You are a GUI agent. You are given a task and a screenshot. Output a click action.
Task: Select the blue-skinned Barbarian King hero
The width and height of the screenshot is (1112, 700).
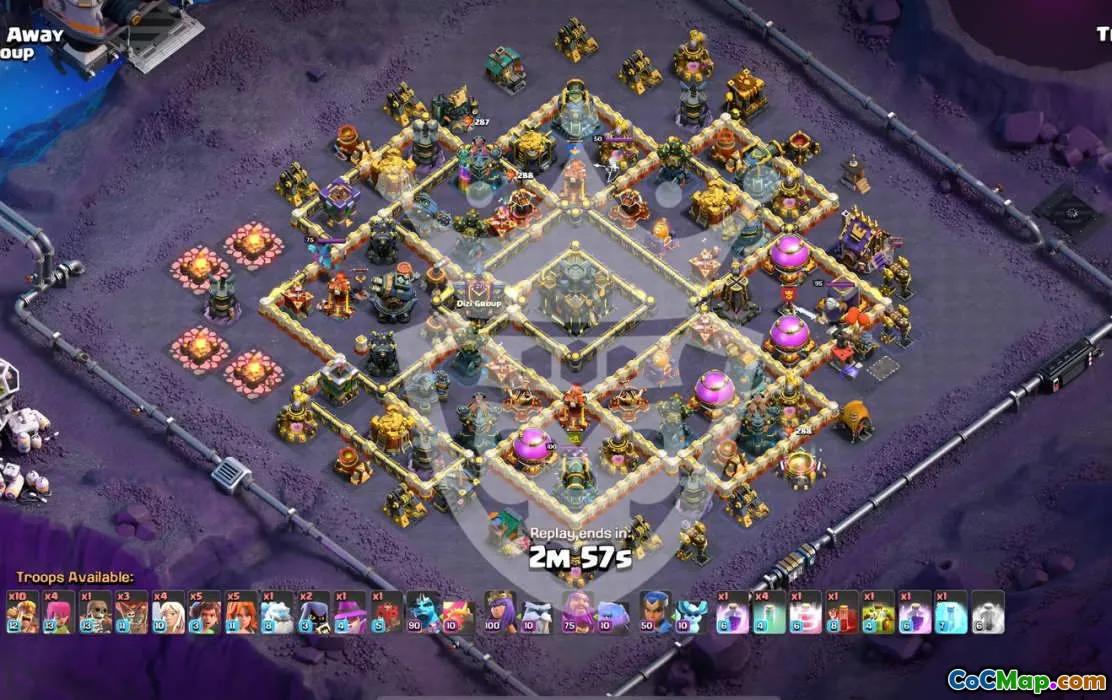tap(424, 612)
